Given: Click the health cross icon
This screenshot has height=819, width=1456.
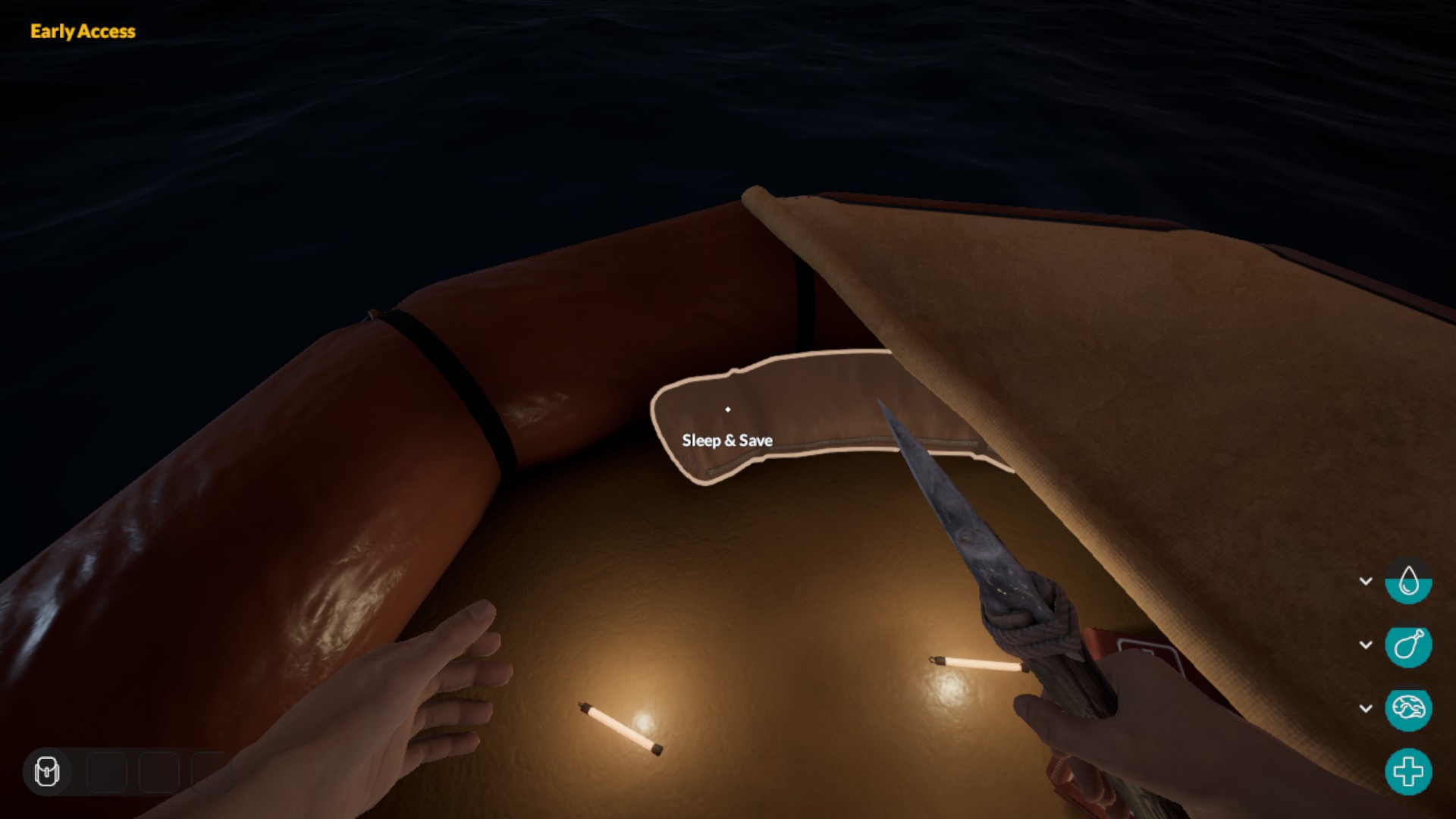Looking at the screenshot, I should pyautogui.click(x=1408, y=772).
